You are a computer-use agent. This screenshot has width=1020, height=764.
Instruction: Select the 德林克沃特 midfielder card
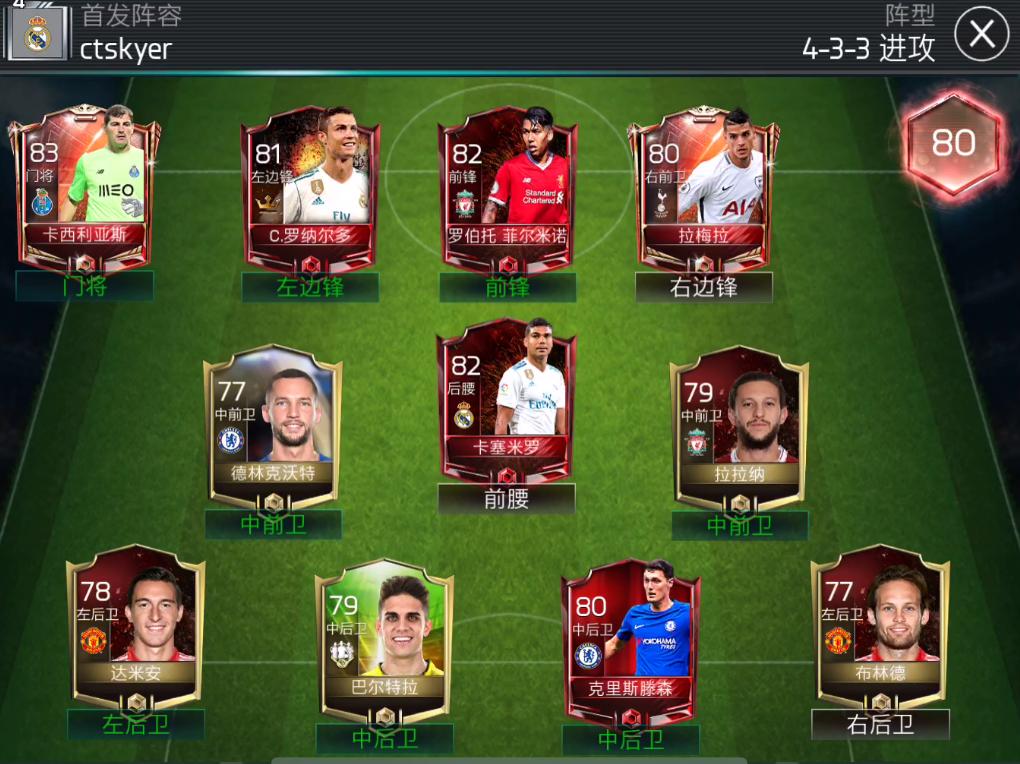pyautogui.click(x=273, y=425)
